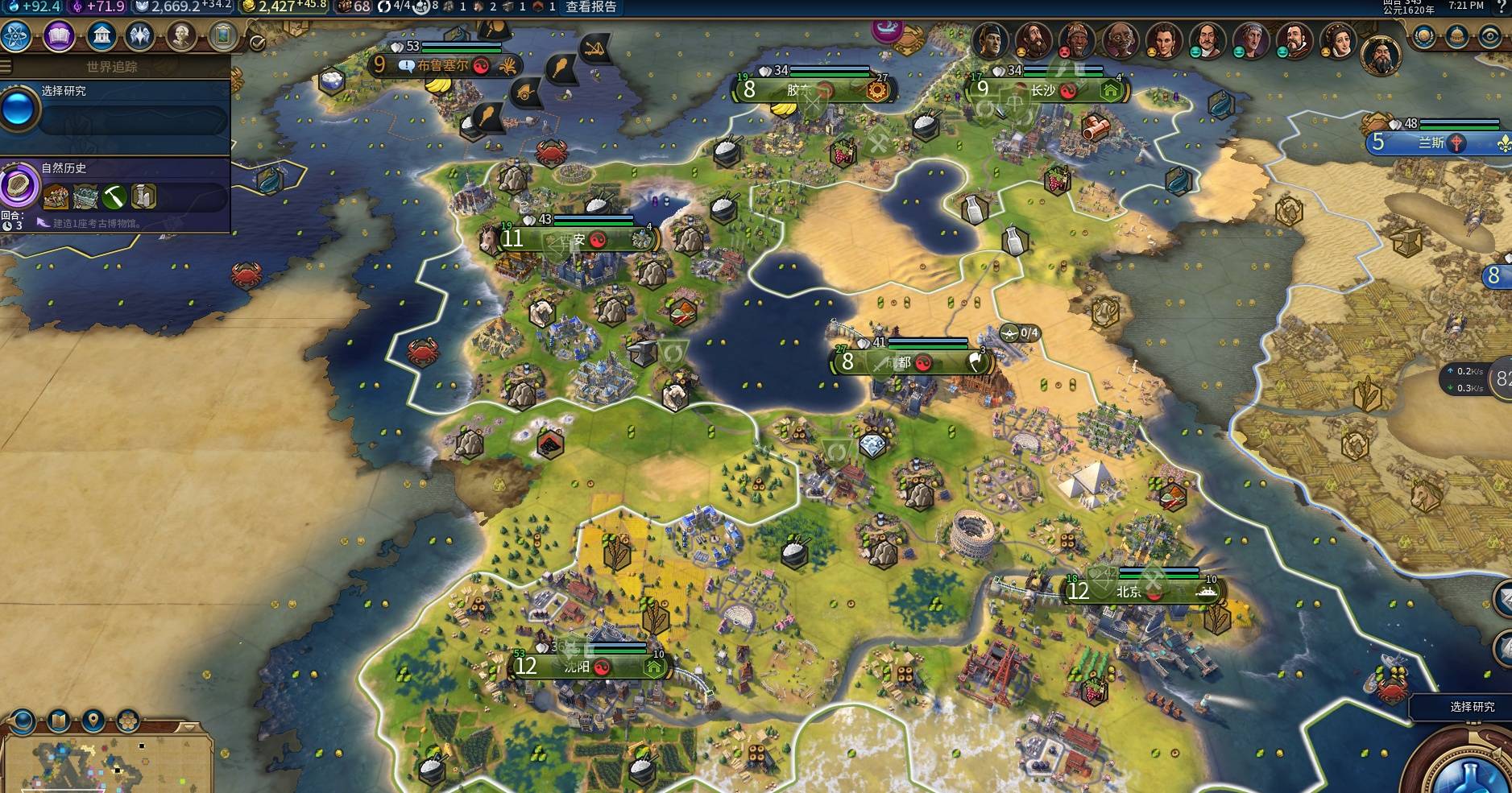The height and width of the screenshot is (793, 1512).
Task: Open the map pin button
Action: (93, 720)
